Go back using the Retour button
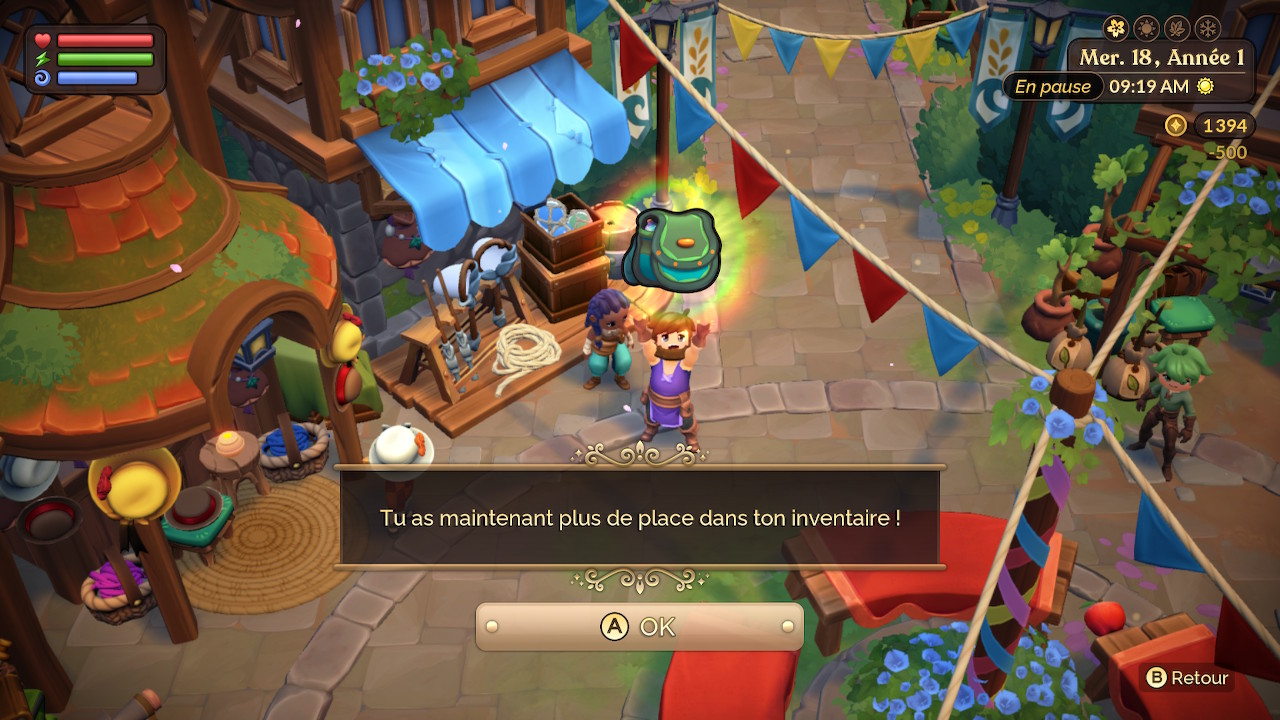This screenshot has width=1280, height=720. 1187,678
